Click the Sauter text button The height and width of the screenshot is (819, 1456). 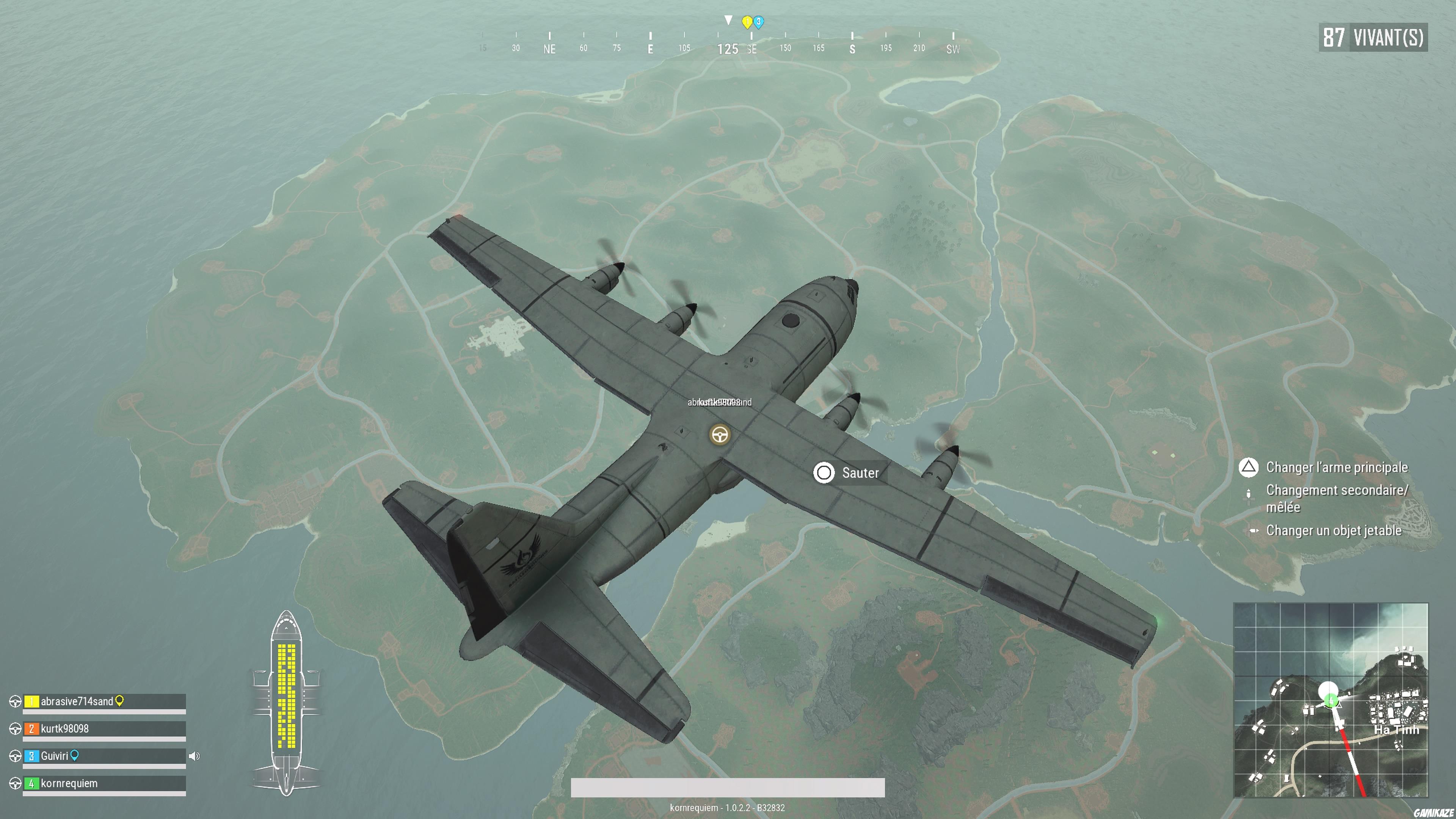[x=860, y=472]
